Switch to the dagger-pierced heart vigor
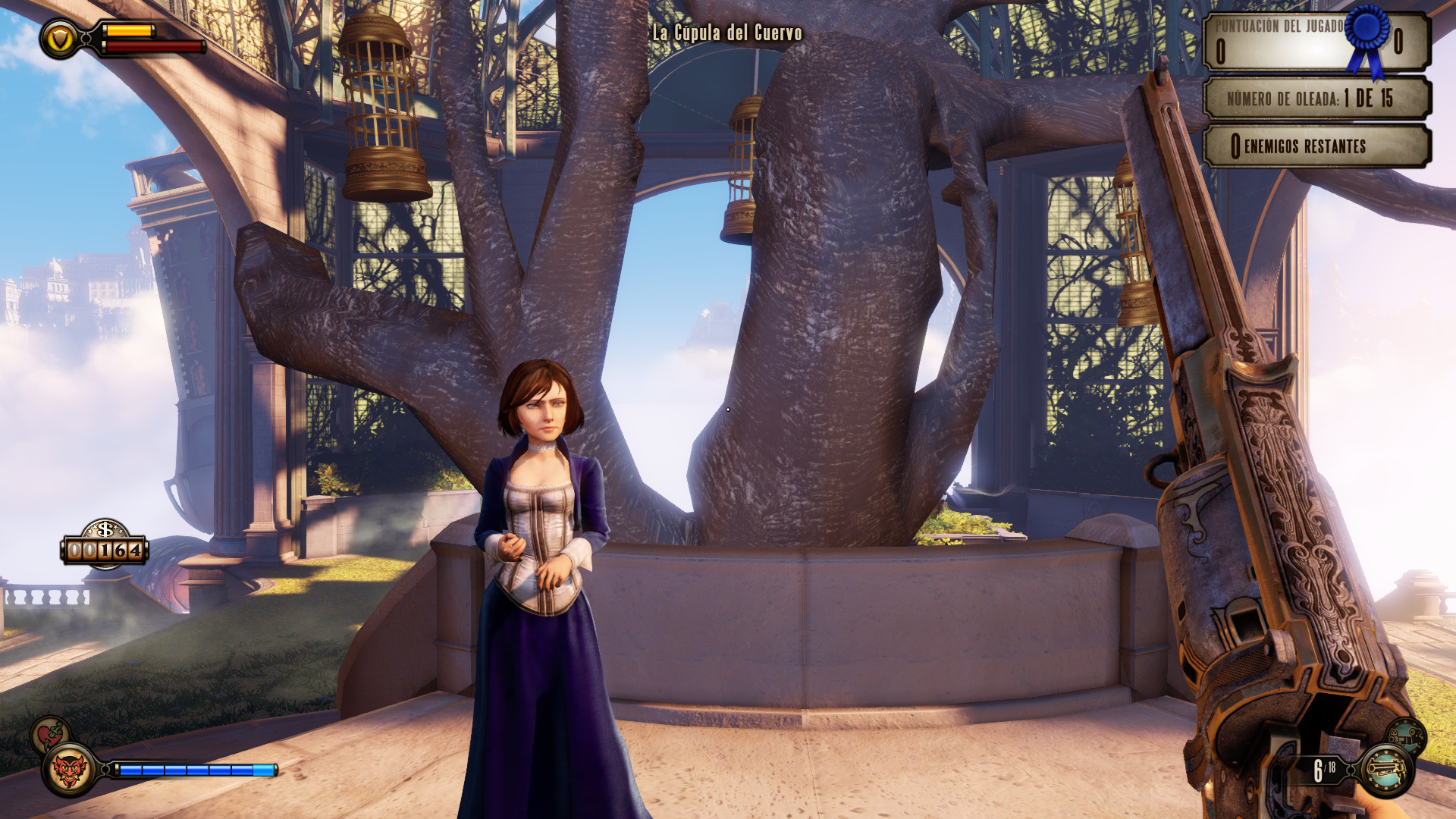The image size is (1456, 819). (49, 734)
